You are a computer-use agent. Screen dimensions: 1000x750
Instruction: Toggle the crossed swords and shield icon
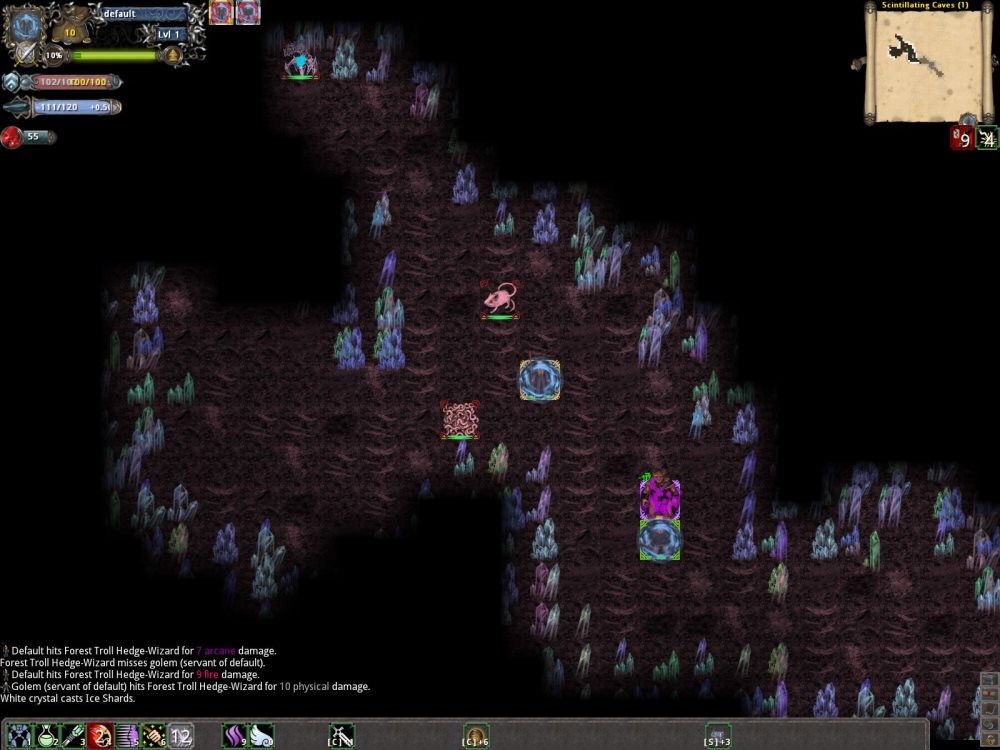coord(24,53)
